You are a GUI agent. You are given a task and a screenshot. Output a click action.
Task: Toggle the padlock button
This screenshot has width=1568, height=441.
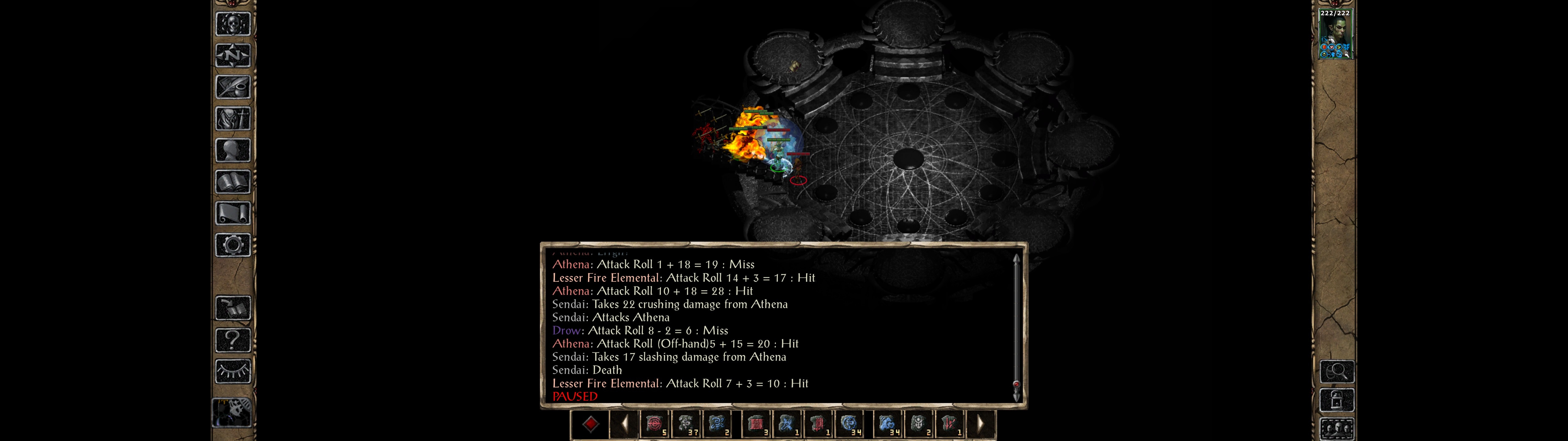point(1337,400)
